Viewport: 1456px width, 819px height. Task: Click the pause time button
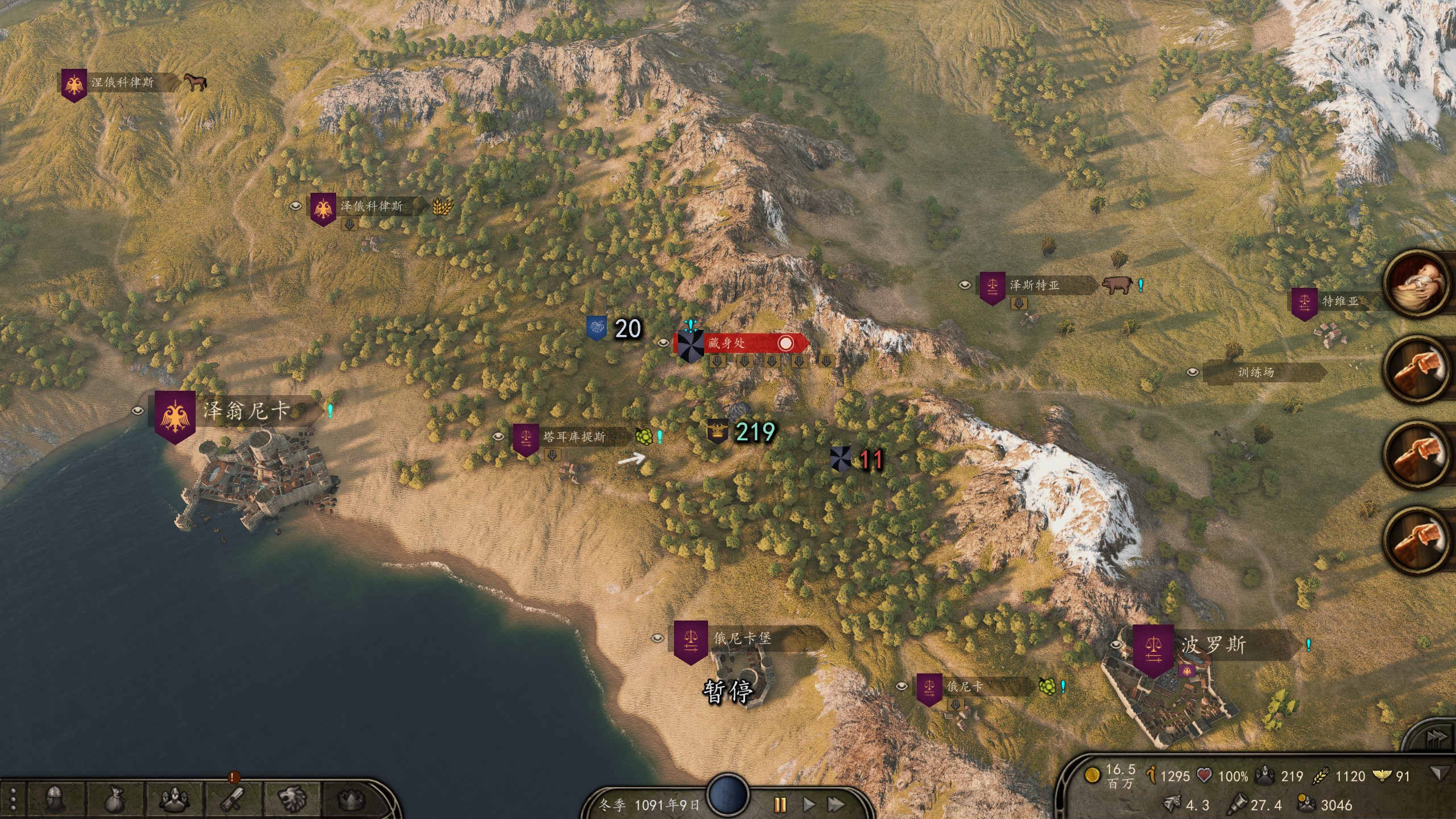(780, 804)
